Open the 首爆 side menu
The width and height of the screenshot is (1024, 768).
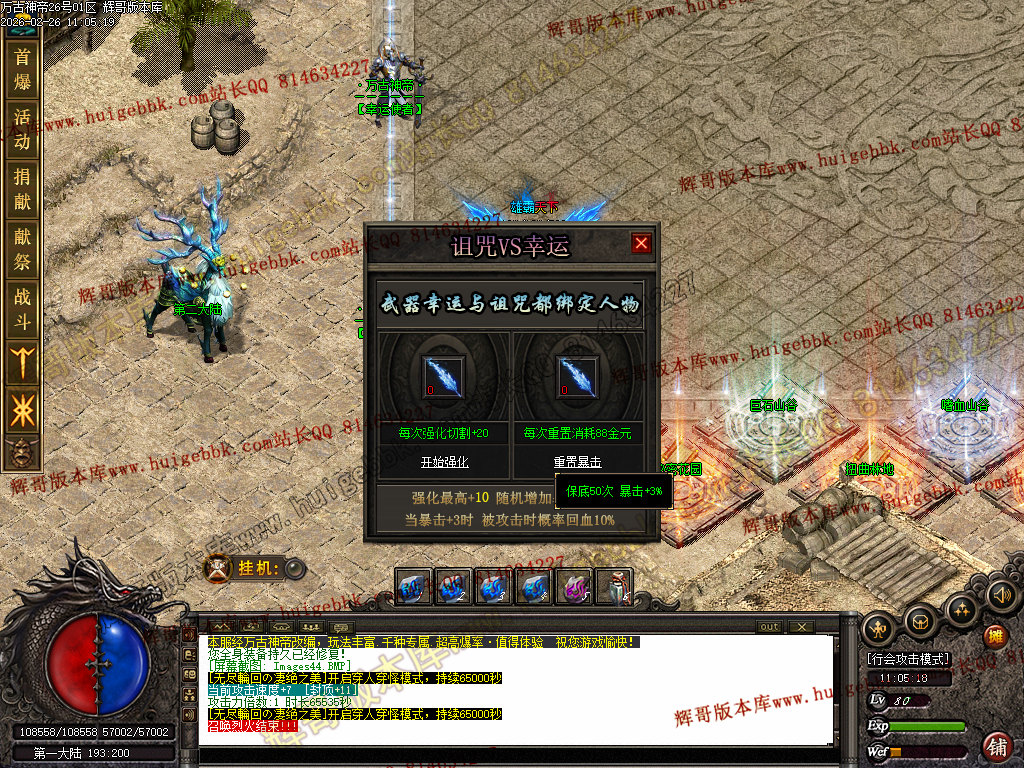tap(22, 69)
